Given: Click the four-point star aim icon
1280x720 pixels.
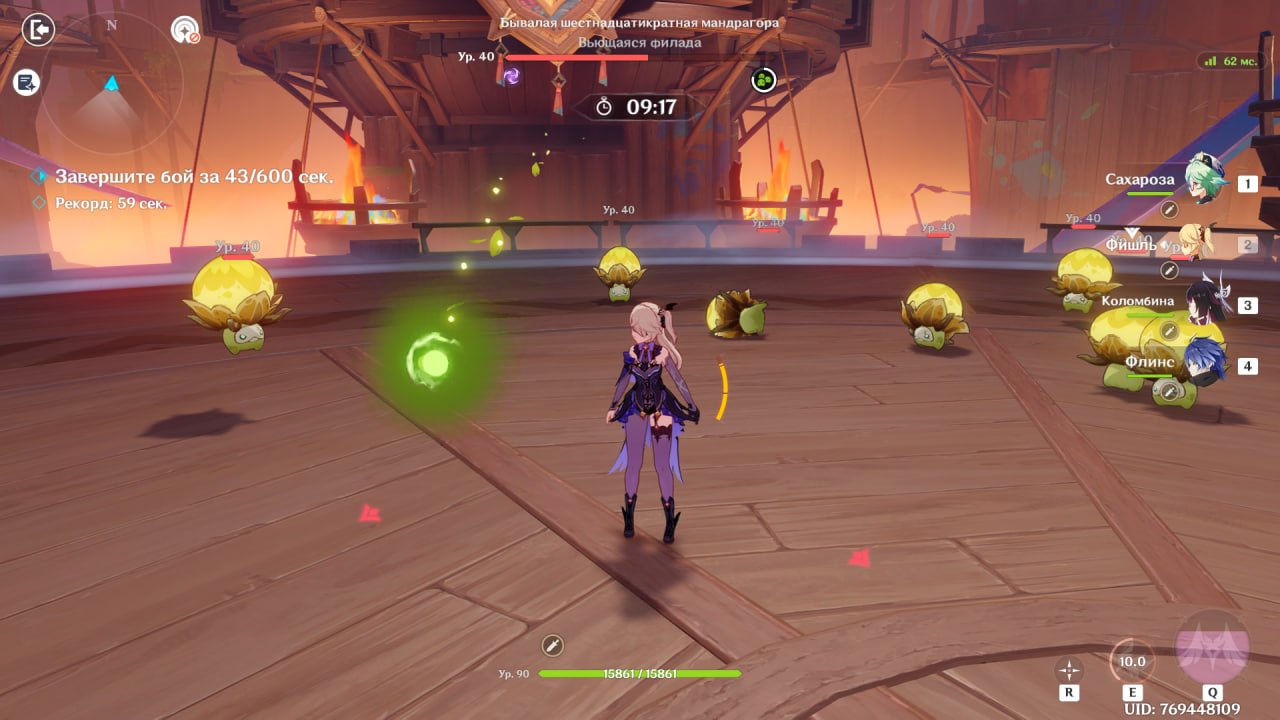Looking at the screenshot, I should pos(1069,670).
